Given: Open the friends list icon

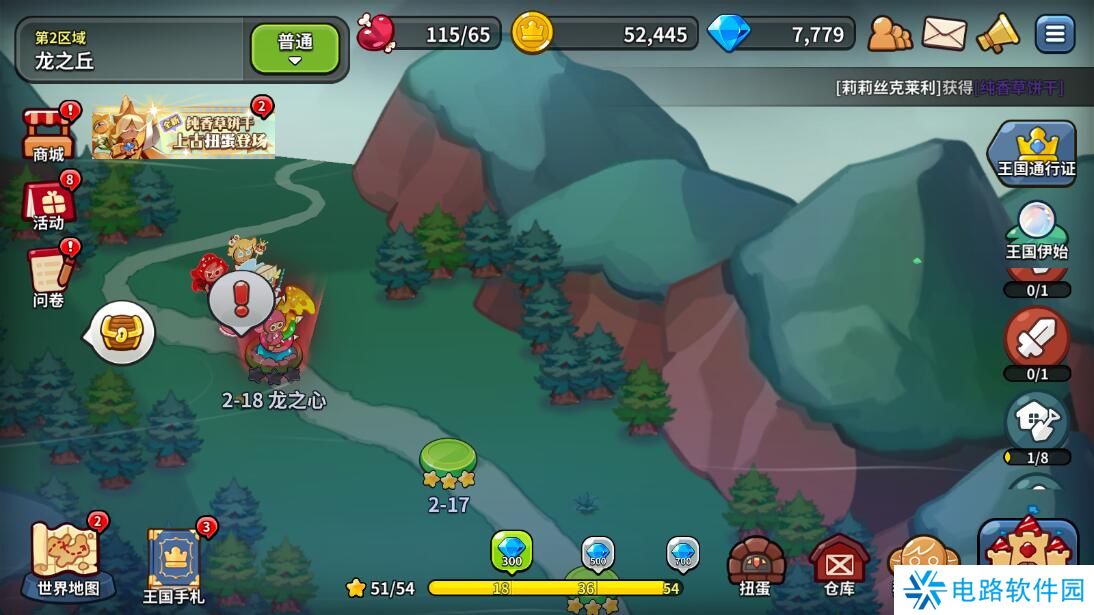Looking at the screenshot, I should coord(889,34).
